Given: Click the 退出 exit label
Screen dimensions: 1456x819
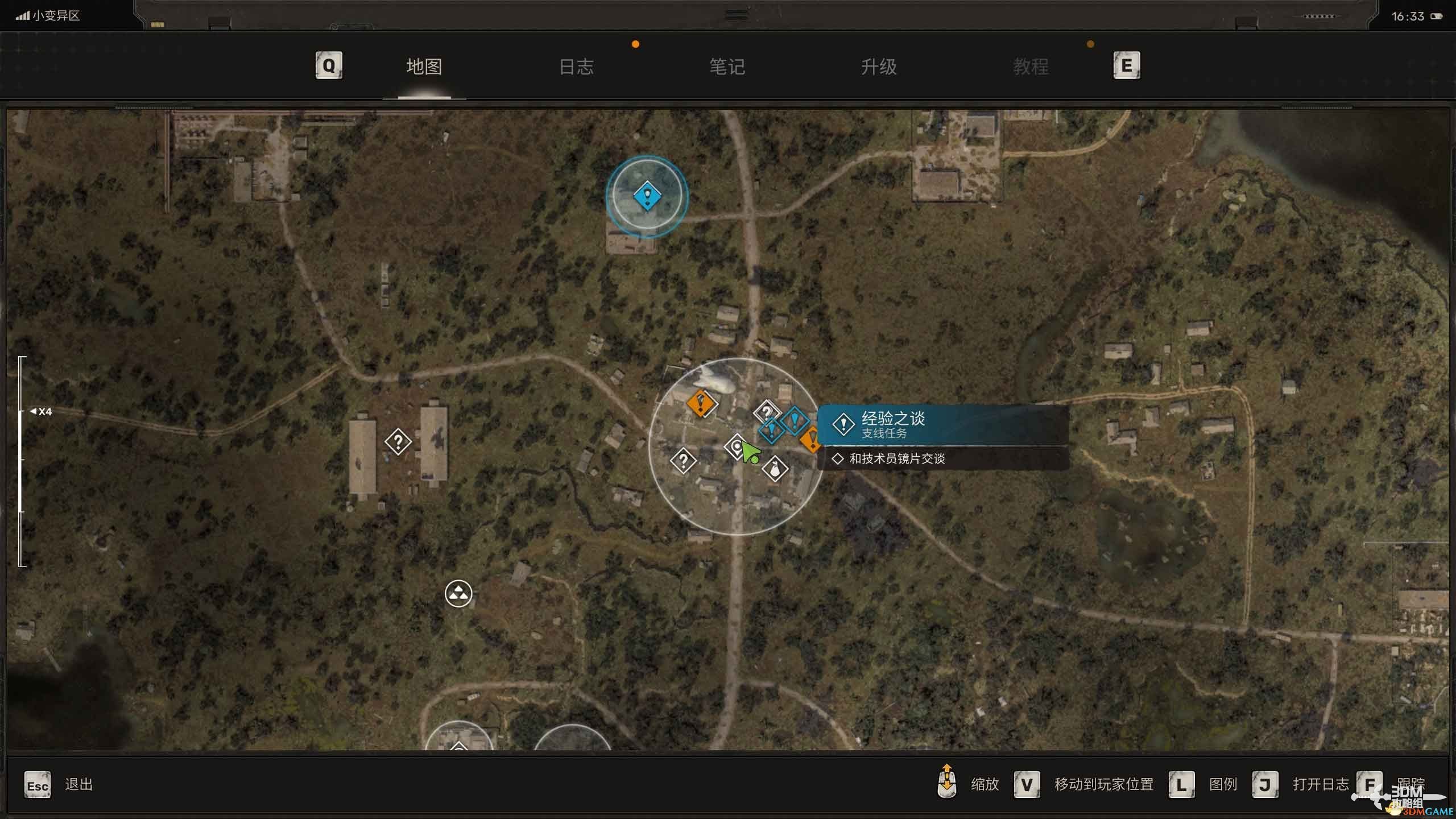Looking at the screenshot, I should click(x=78, y=785).
